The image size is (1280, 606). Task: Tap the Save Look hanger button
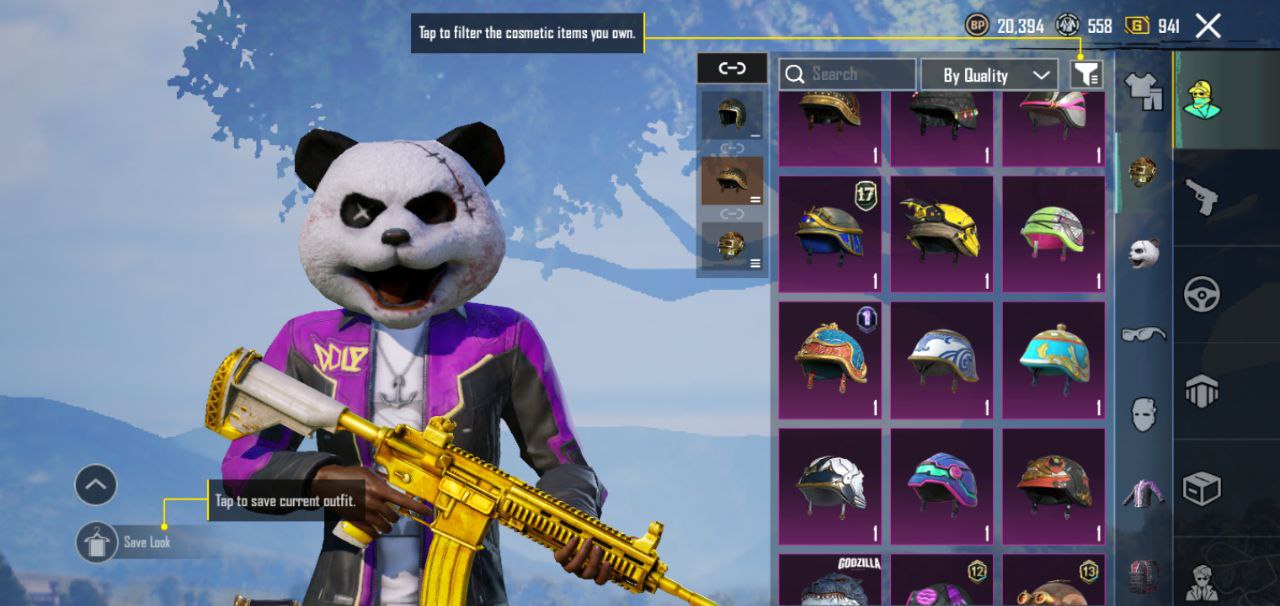(96, 542)
